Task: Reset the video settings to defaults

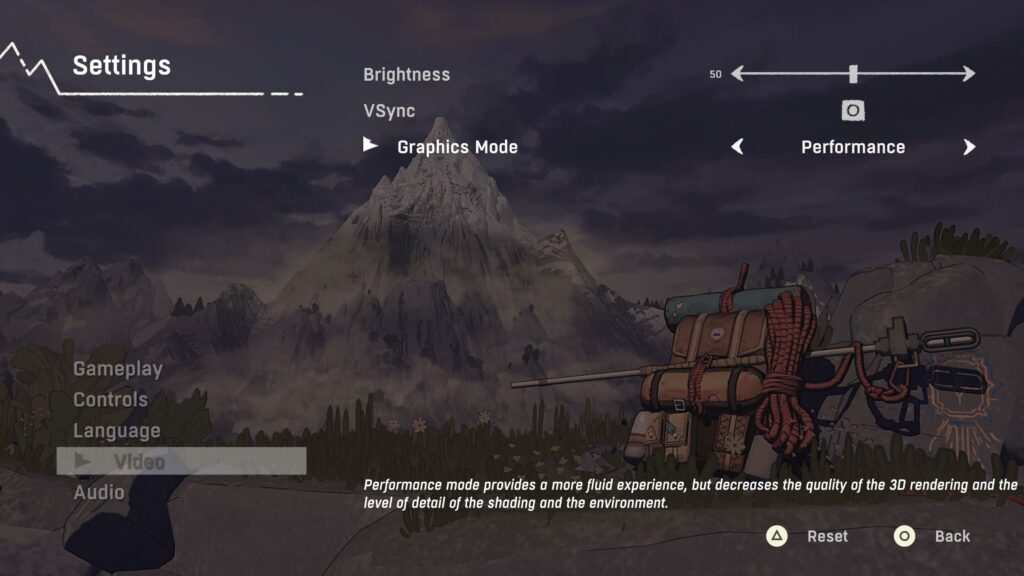Action: click(808, 537)
